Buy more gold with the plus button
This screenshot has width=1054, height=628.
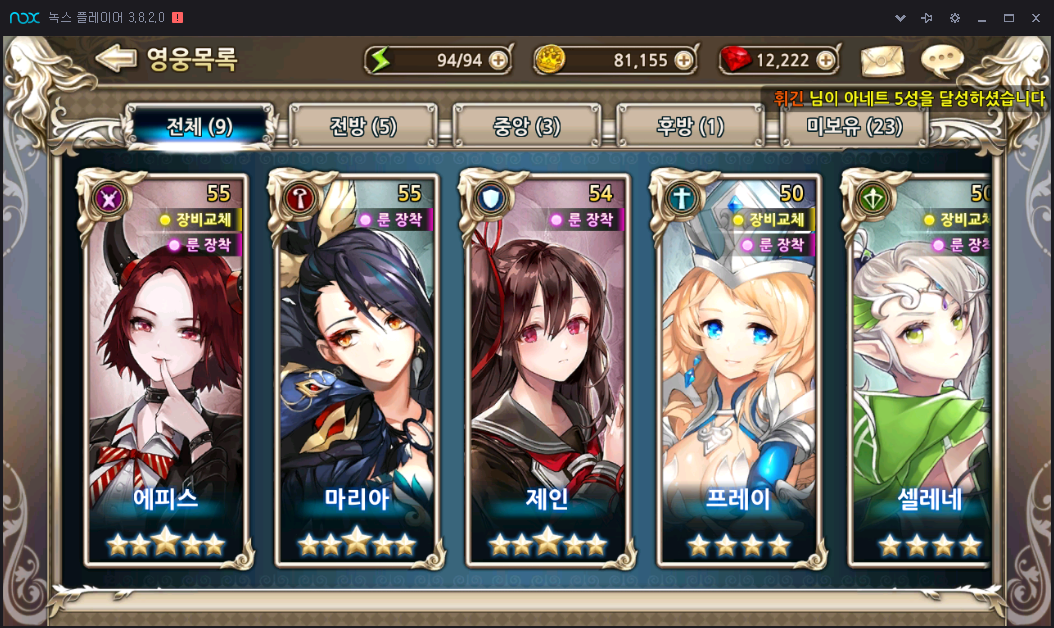[684, 60]
